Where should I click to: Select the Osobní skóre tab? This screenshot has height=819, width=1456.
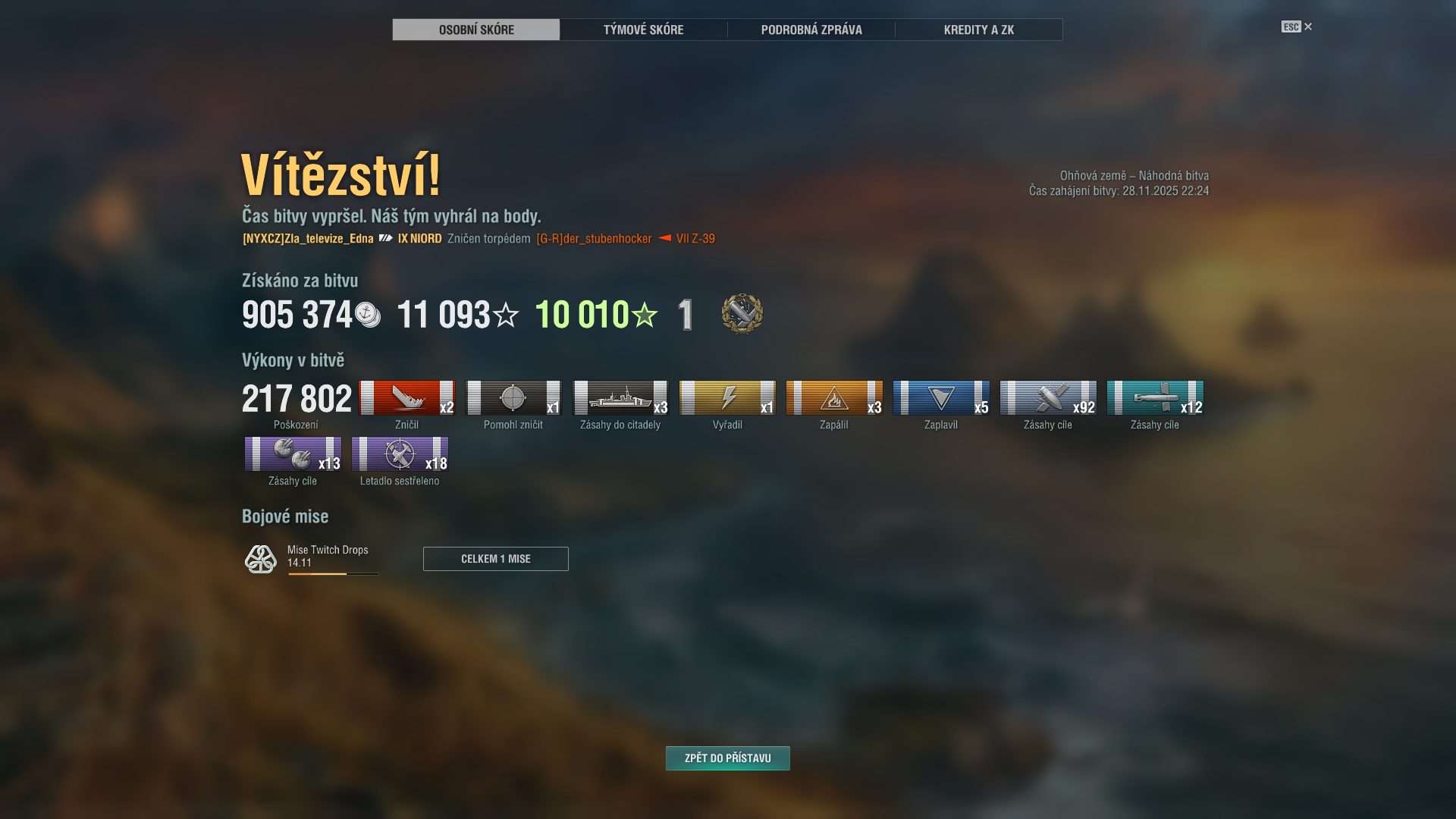(476, 30)
